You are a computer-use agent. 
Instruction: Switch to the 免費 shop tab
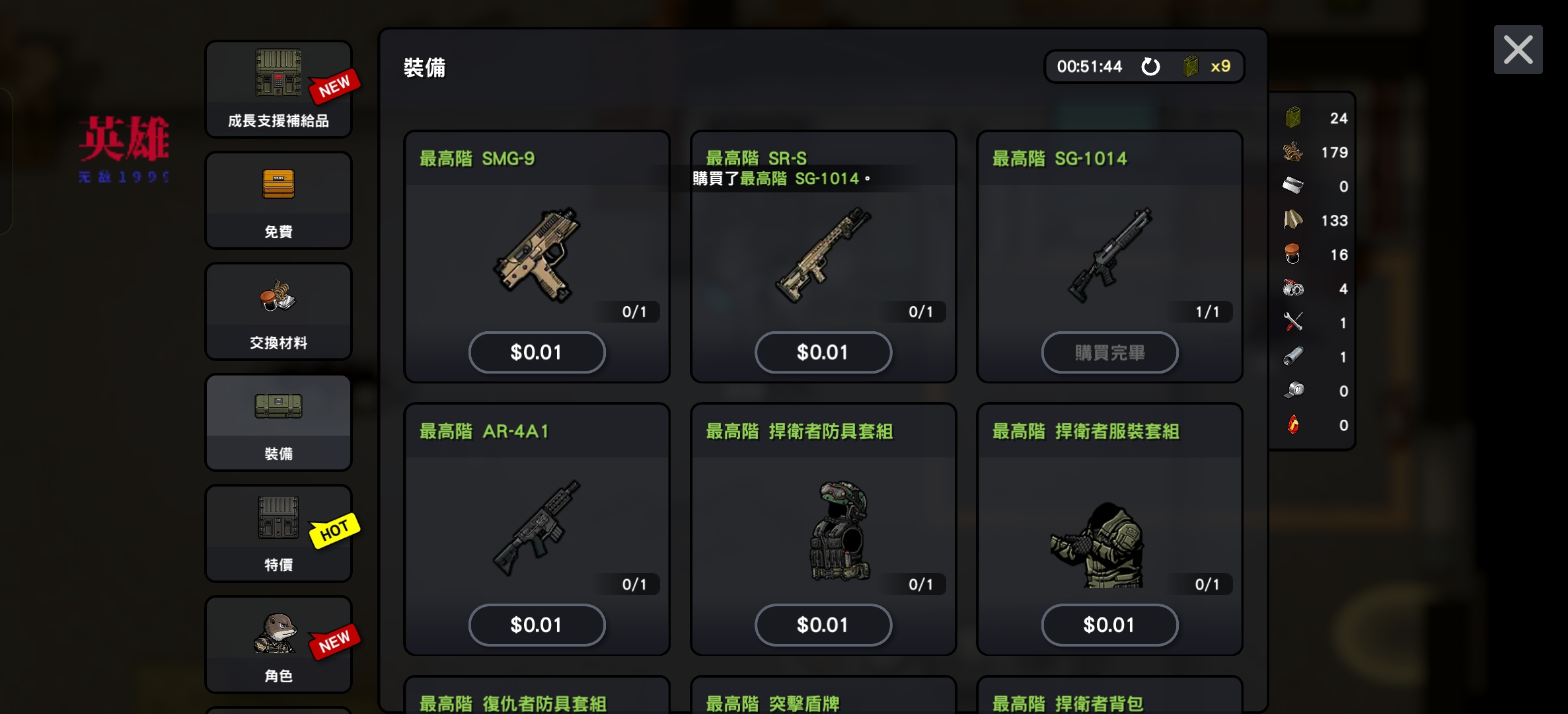coord(278,200)
